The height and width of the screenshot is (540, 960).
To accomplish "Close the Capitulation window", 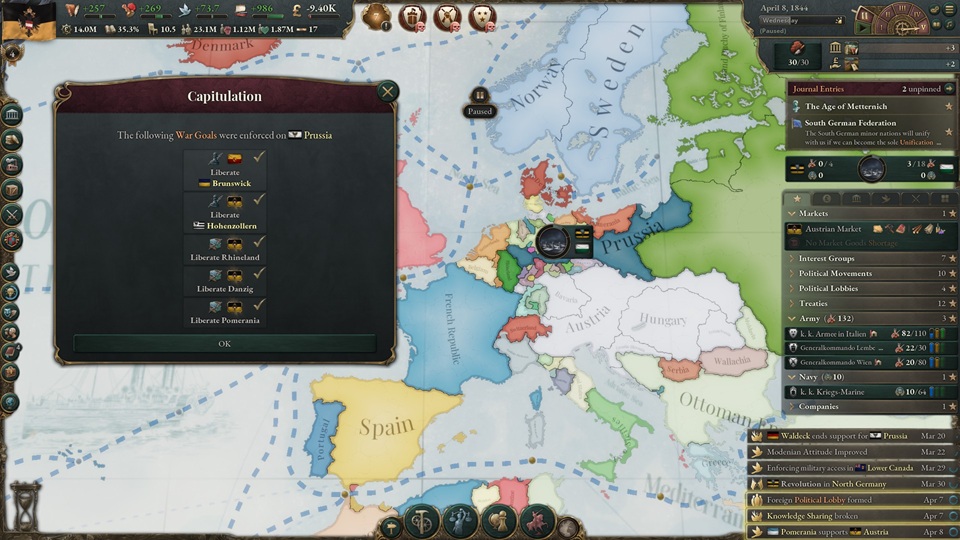I will [x=387, y=92].
